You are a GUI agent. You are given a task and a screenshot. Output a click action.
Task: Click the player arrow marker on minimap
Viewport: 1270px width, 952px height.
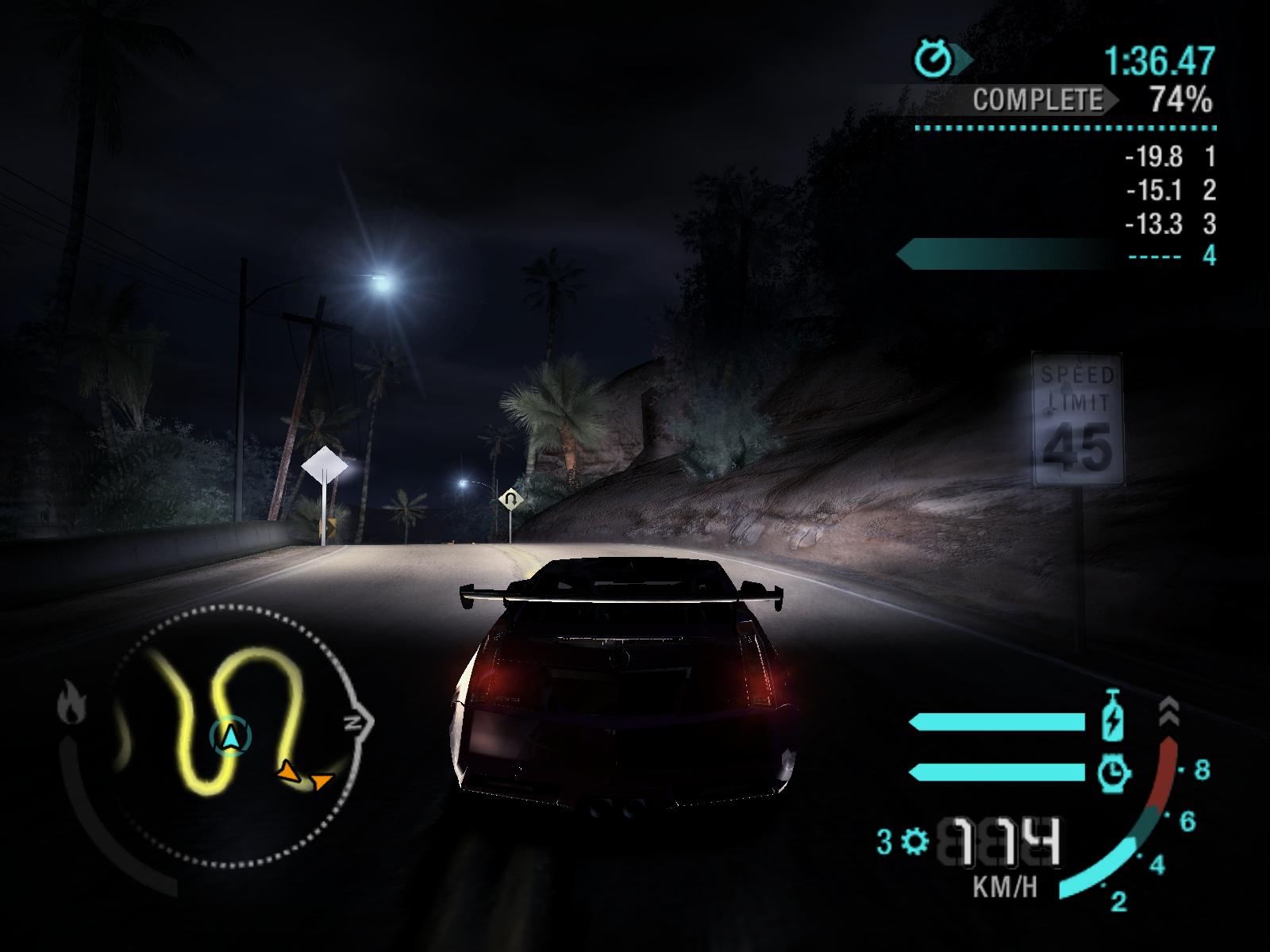(x=230, y=736)
